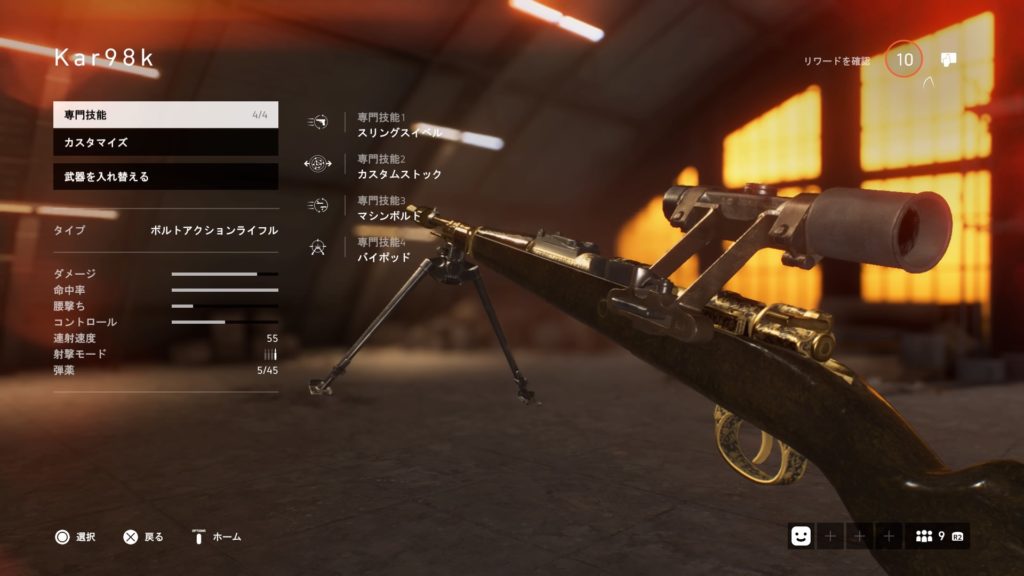Open the カスタマイズ menu
Viewport: 1024px width, 576px height.
click(165, 143)
